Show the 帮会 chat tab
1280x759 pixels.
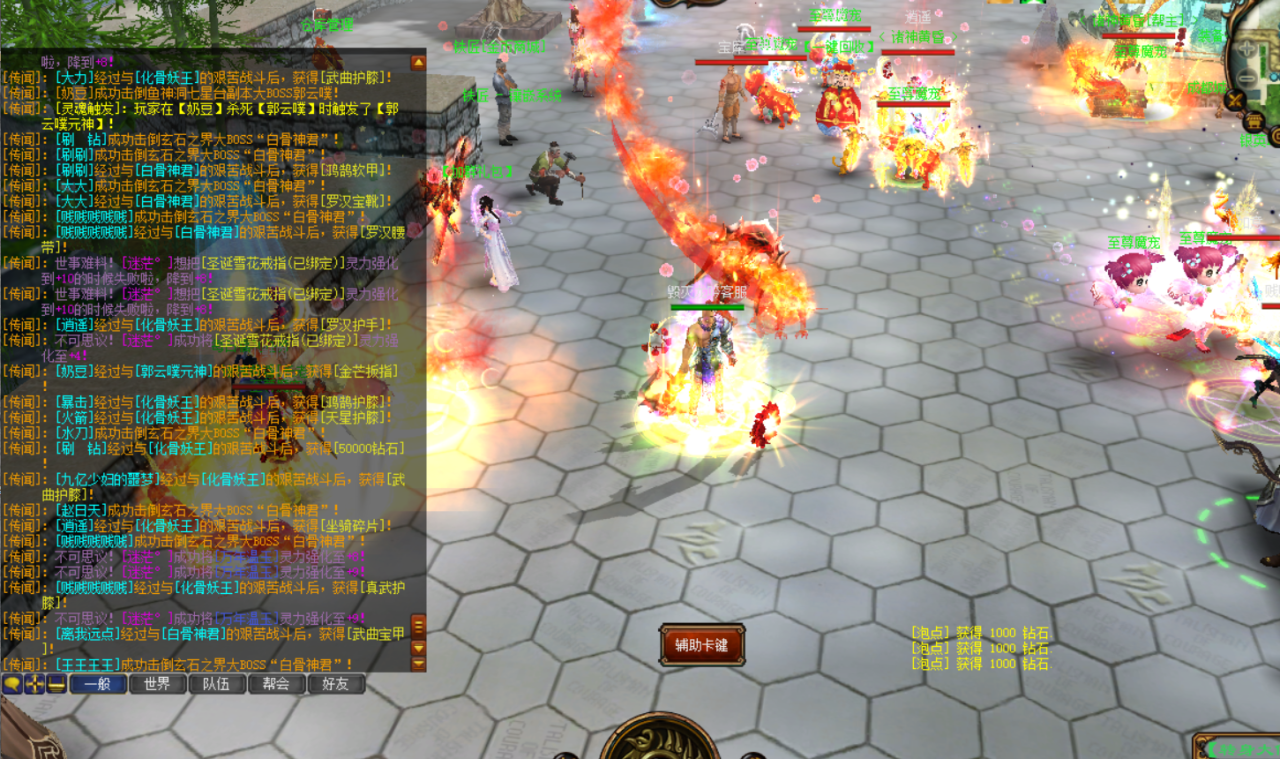click(276, 684)
